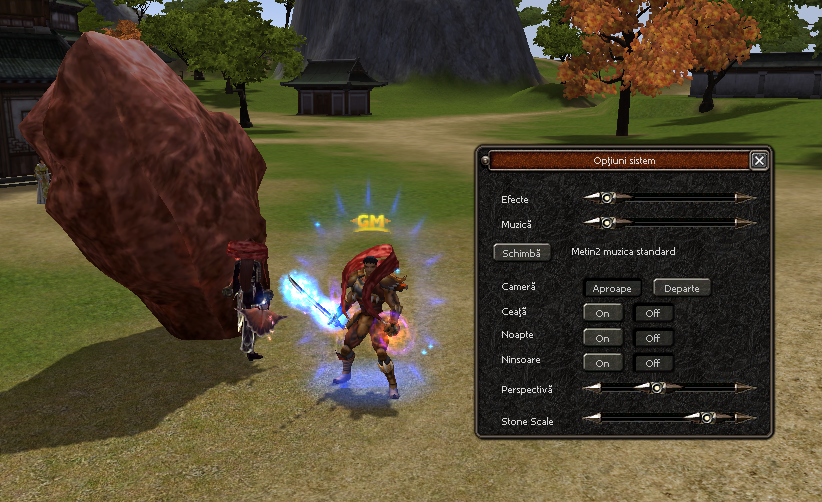Image resolution: width=822 pixels, height=502 pixels.
Task: Adjust the Muzică volume slider
Action: 606,222
